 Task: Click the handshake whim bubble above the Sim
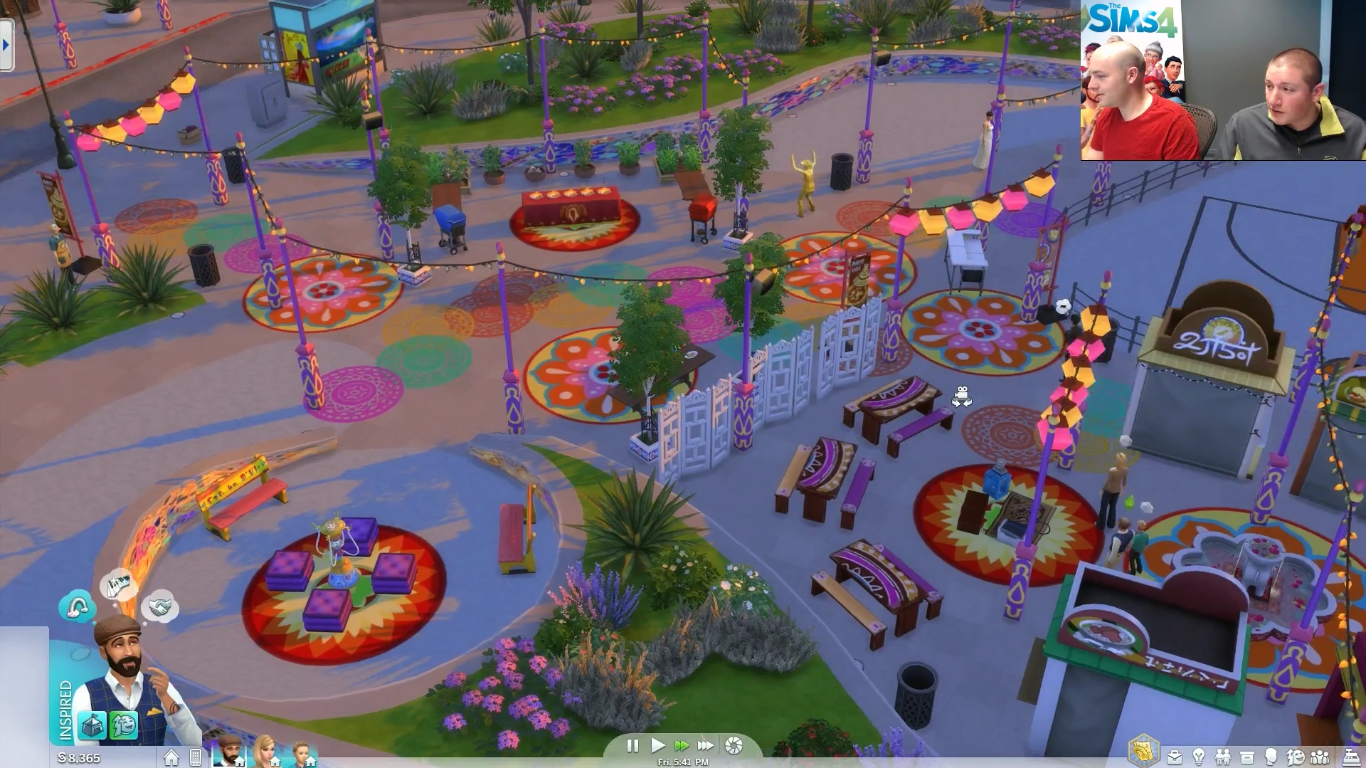(x=160, y=607)
